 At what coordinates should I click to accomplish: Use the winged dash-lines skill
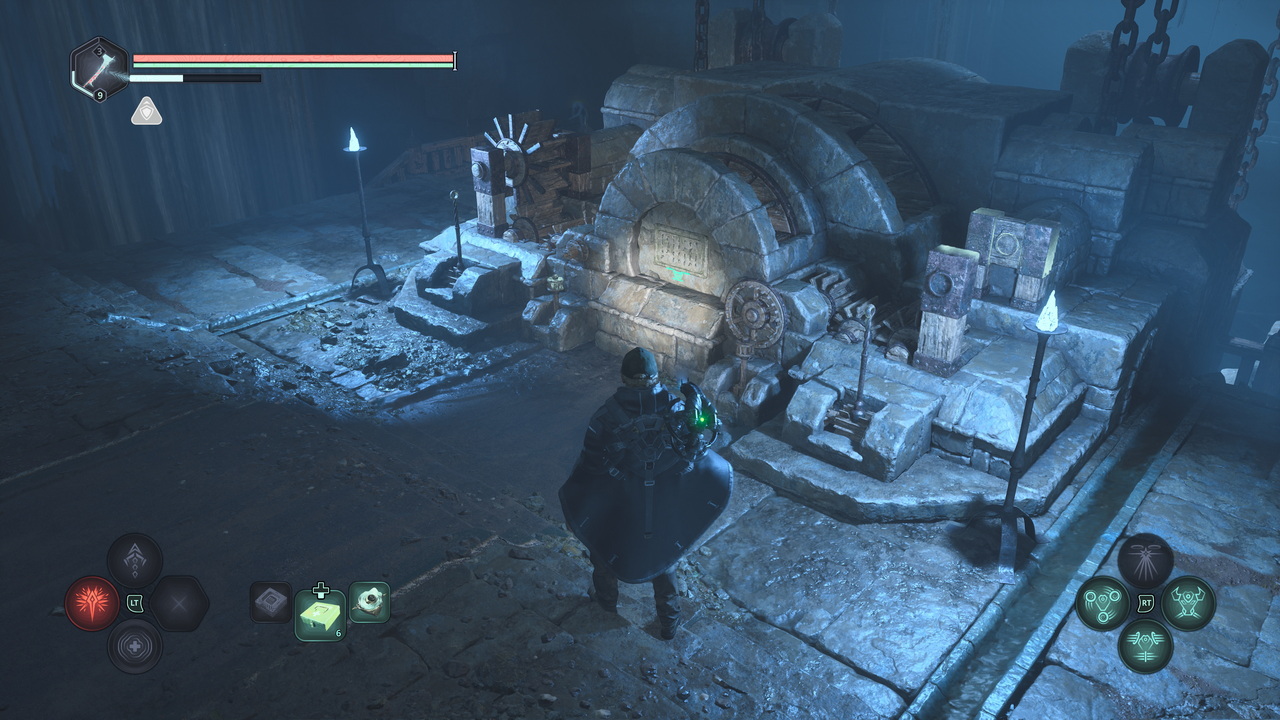(1145, 645)
